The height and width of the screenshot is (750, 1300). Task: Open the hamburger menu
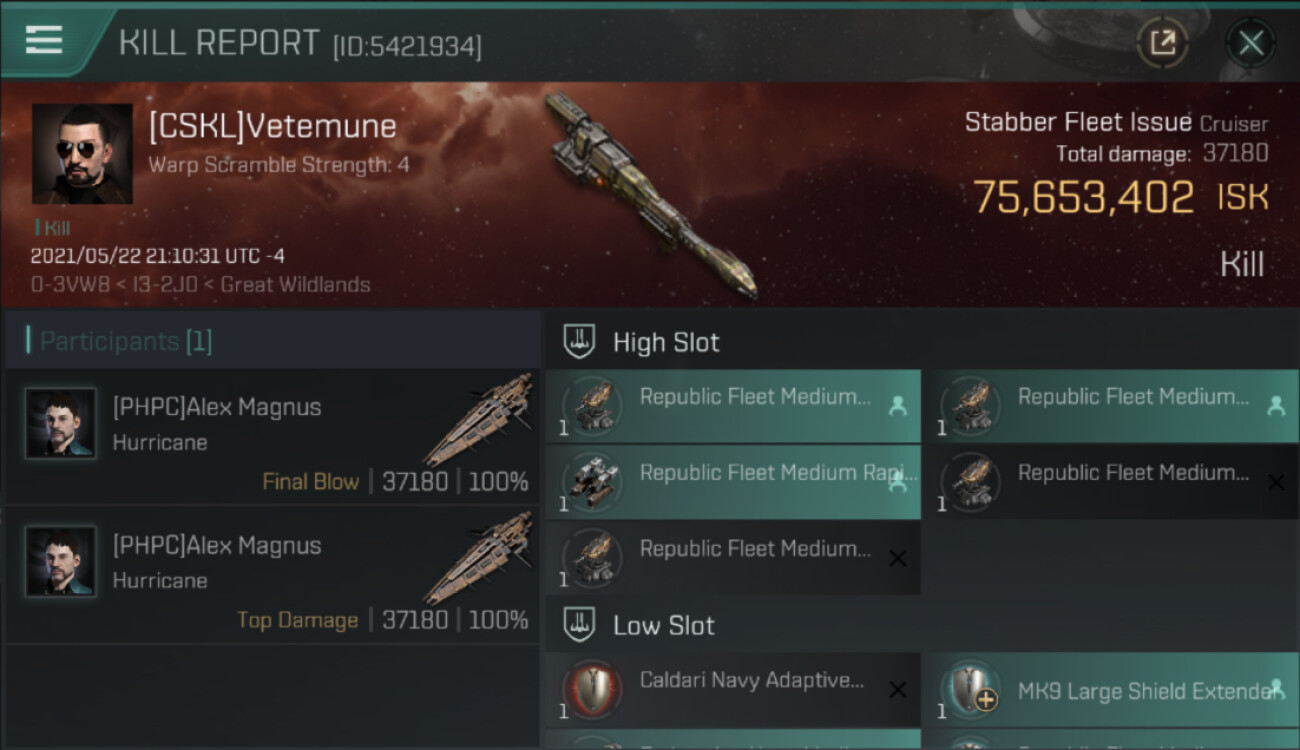point(43,40)
